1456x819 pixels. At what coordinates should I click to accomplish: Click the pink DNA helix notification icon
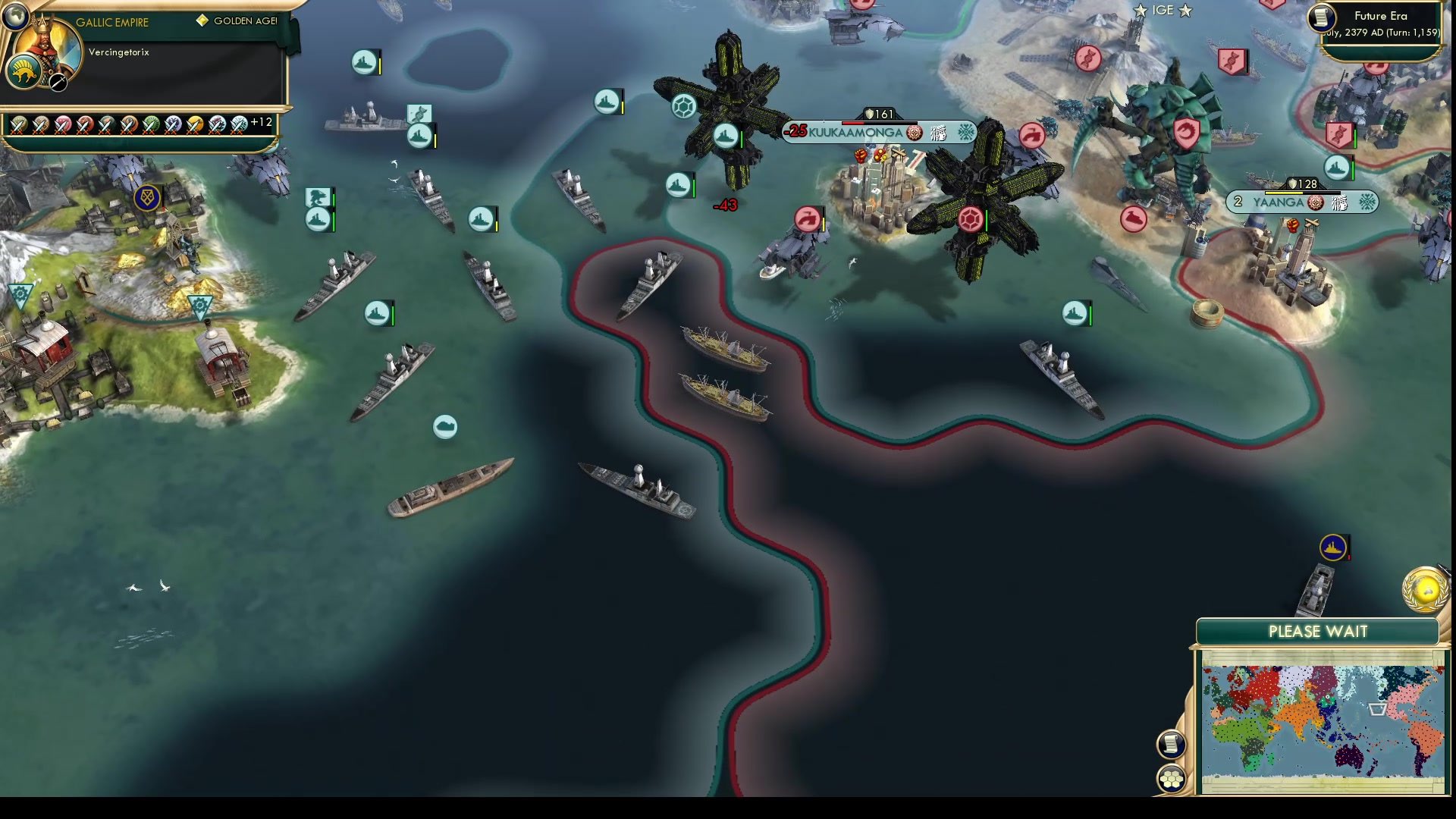pos(1090,58)
